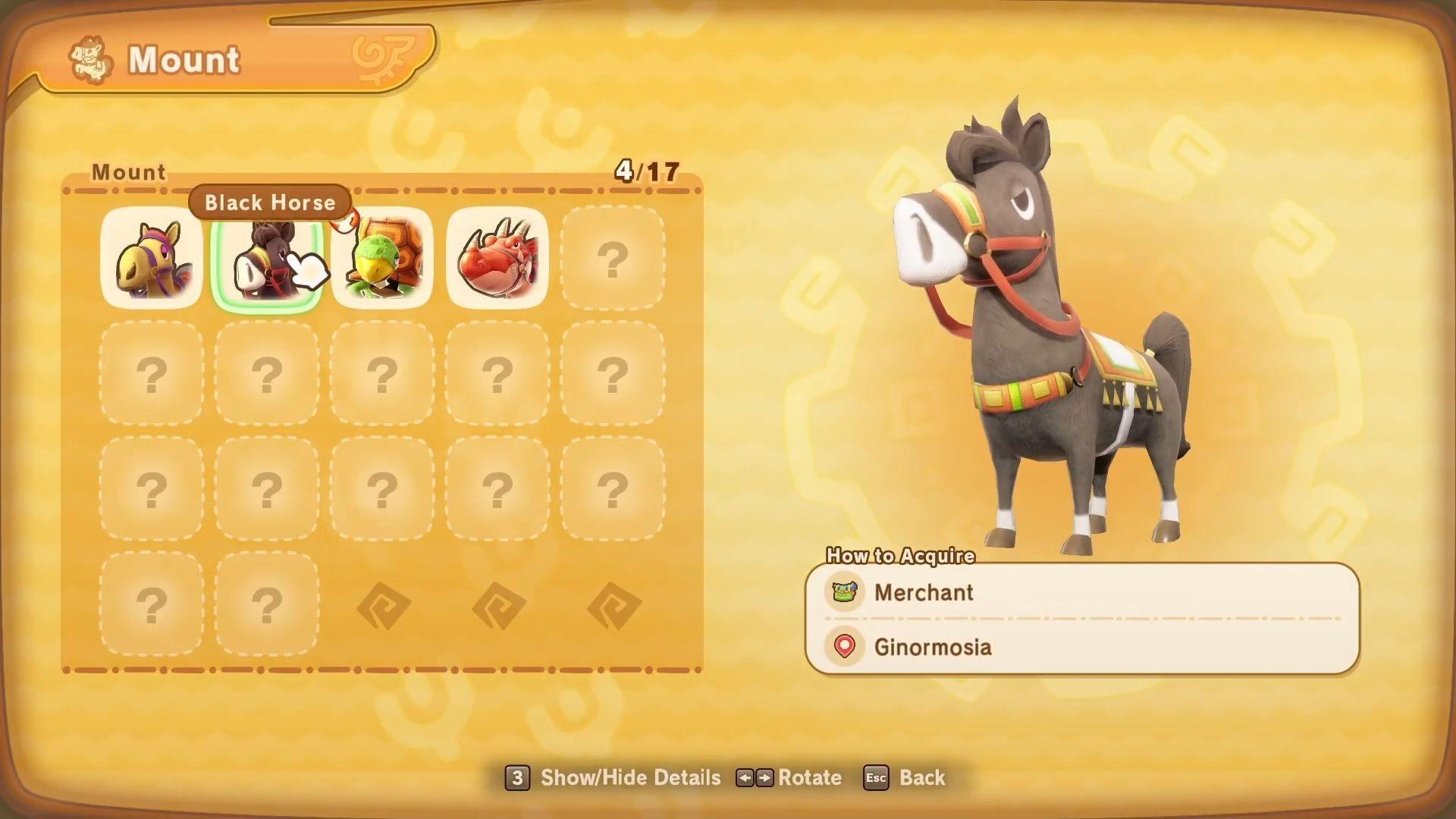Click the Back button
Image resolution: width=1456 pixels, height=819 pixels.
(x=922, y=777)
